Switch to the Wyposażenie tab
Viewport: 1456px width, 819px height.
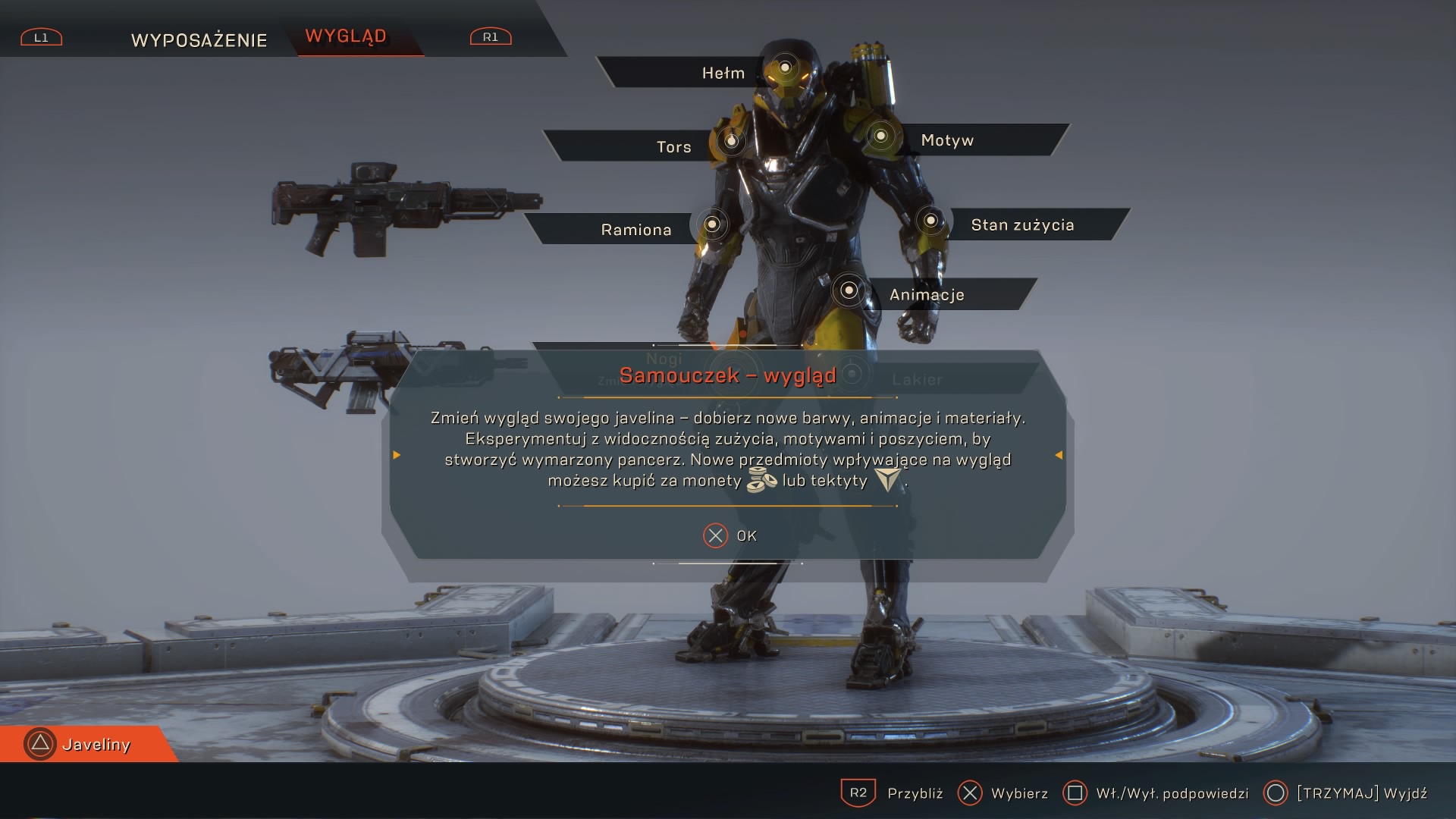199,40
